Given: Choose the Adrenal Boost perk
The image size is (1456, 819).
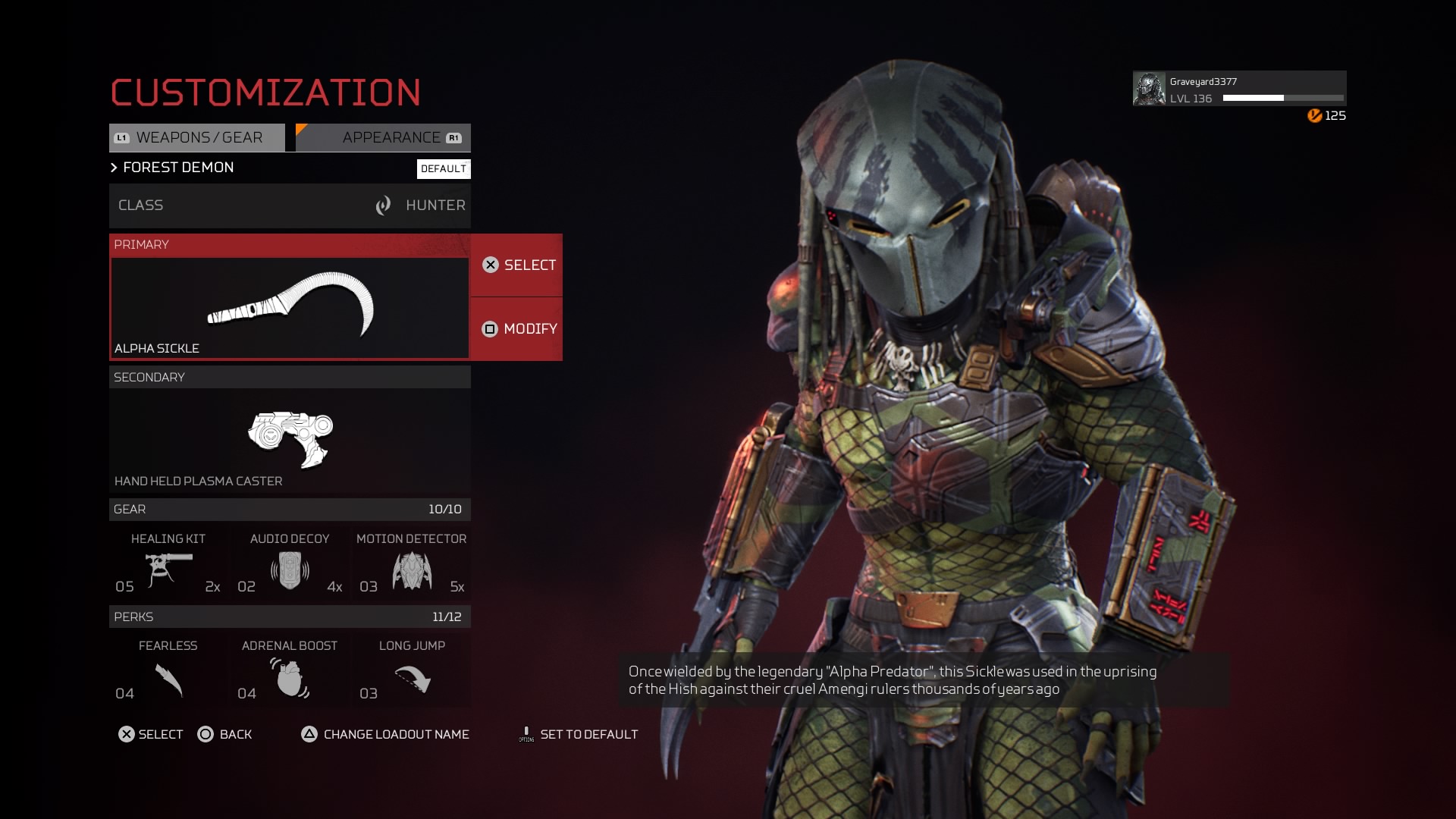Looking at the screenshot, I should point(290,671).
